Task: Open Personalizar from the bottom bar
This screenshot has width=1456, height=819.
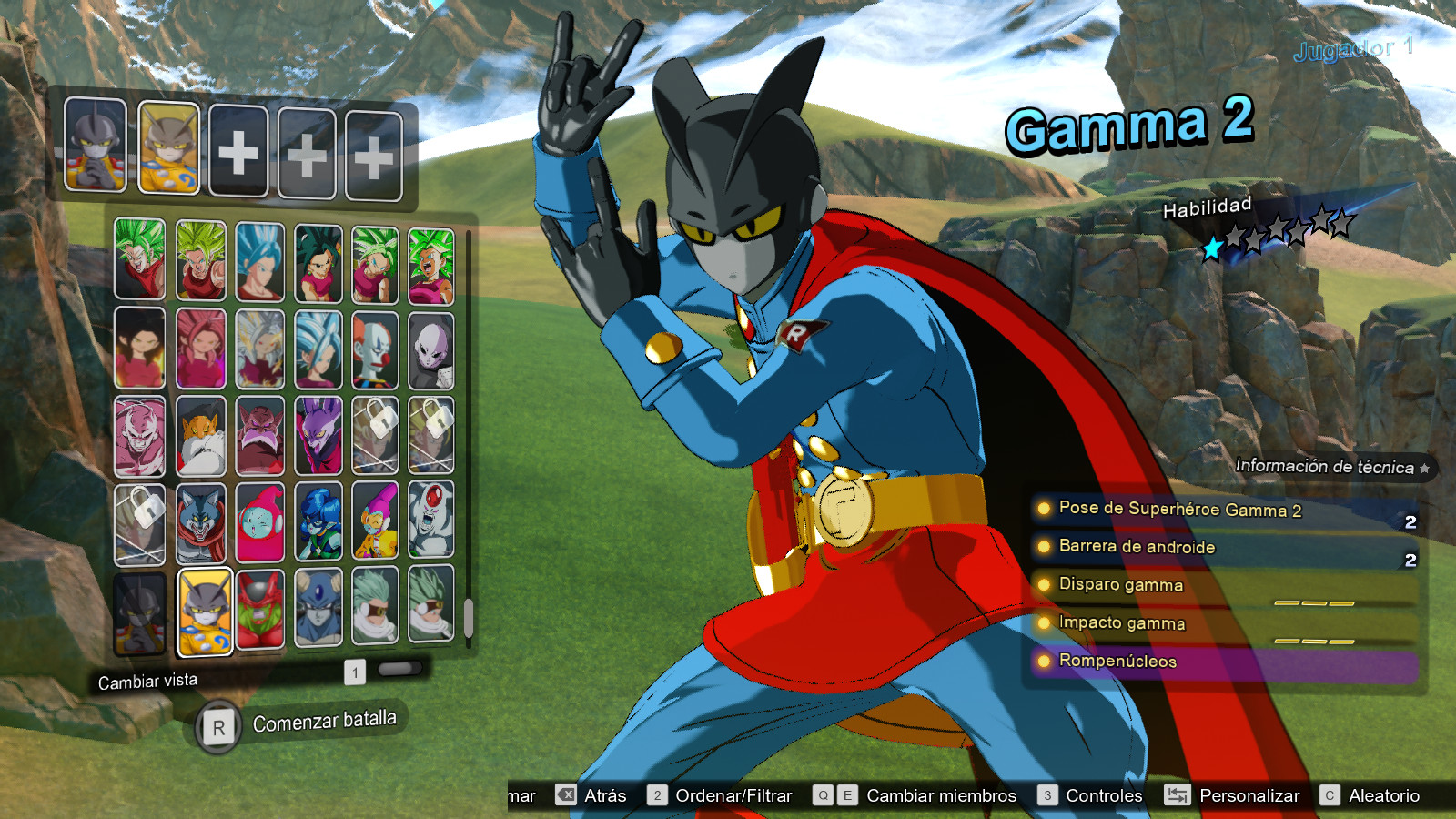Action: pyautogui.click(x=1249, y=795)
